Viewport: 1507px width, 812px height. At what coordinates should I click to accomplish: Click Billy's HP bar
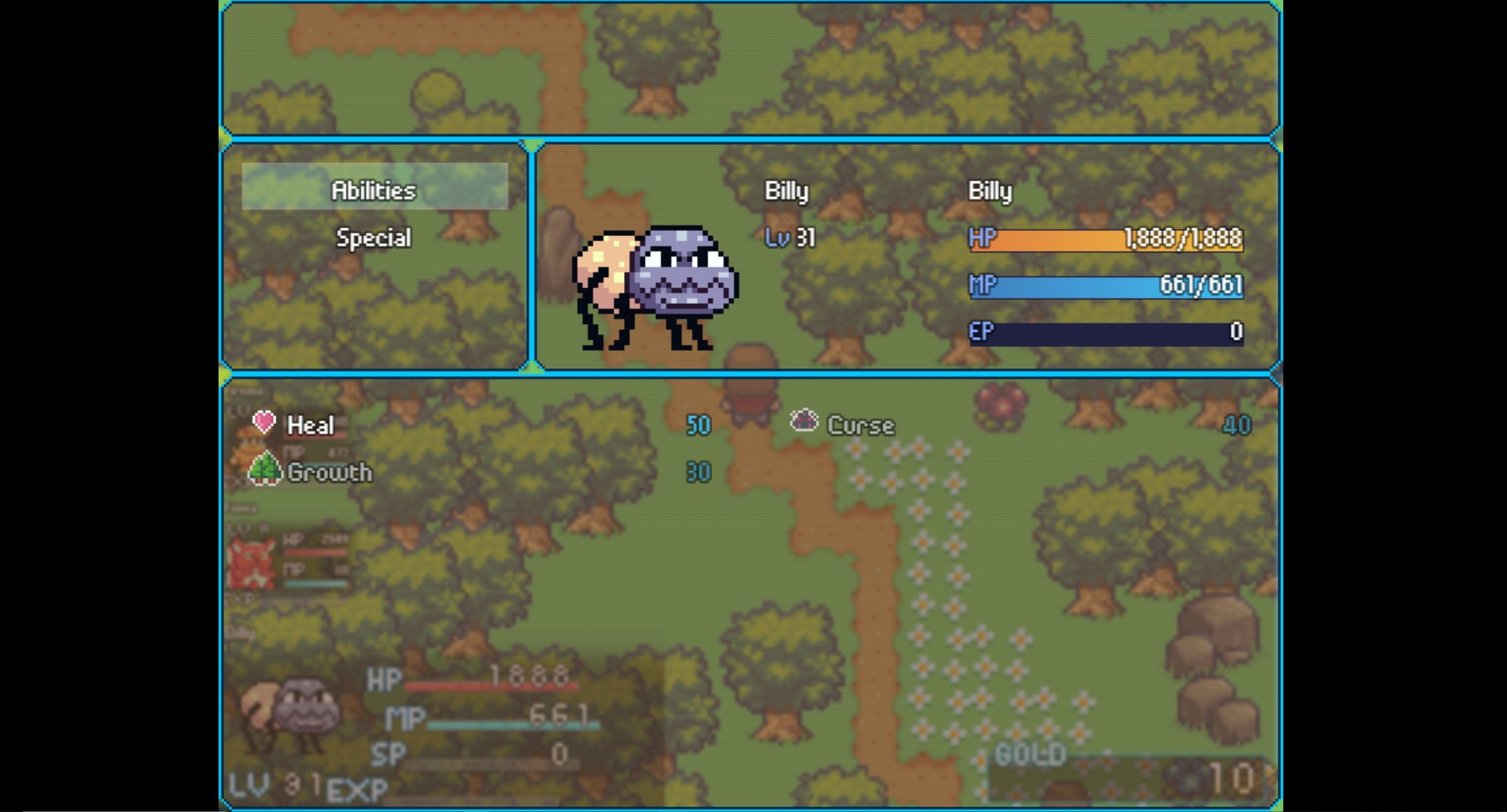tap(1107, 240)
